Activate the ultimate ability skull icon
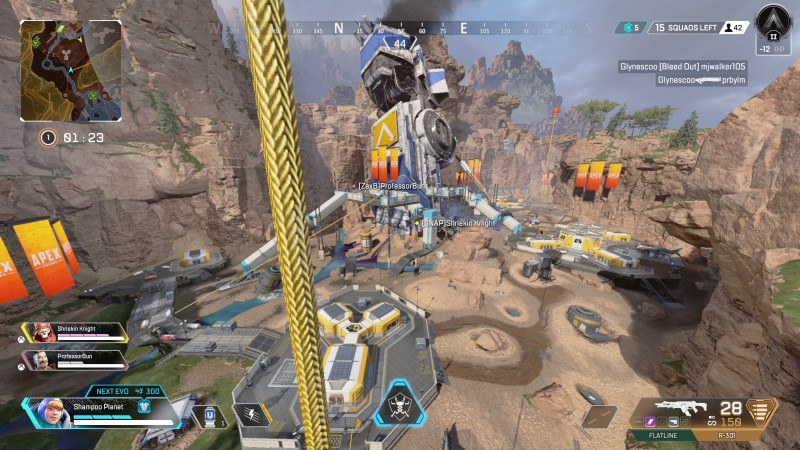Viewport: 800px width, 450px height. pos(399,407)
